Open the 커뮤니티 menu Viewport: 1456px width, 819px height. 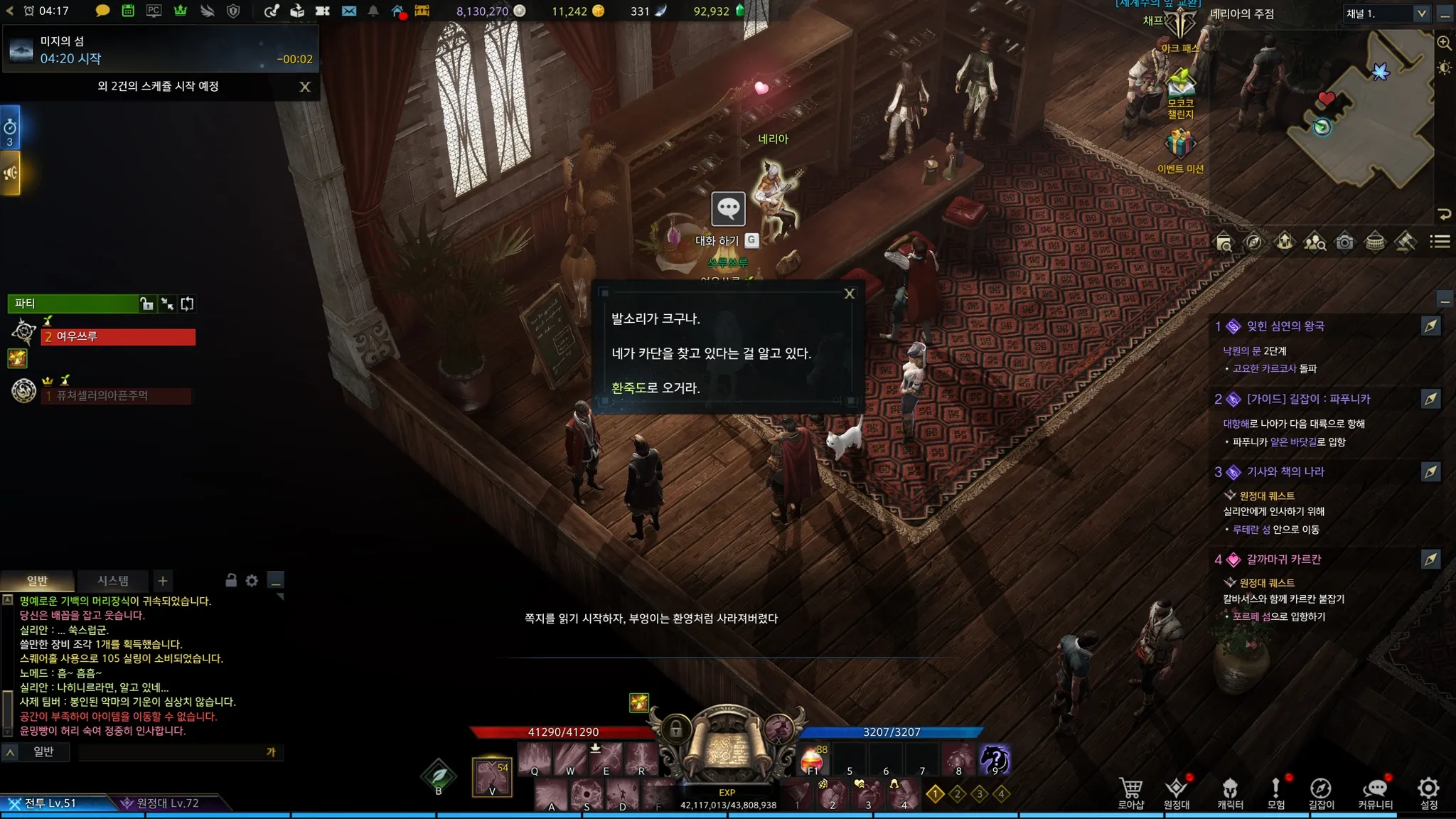pos(1375,792)
